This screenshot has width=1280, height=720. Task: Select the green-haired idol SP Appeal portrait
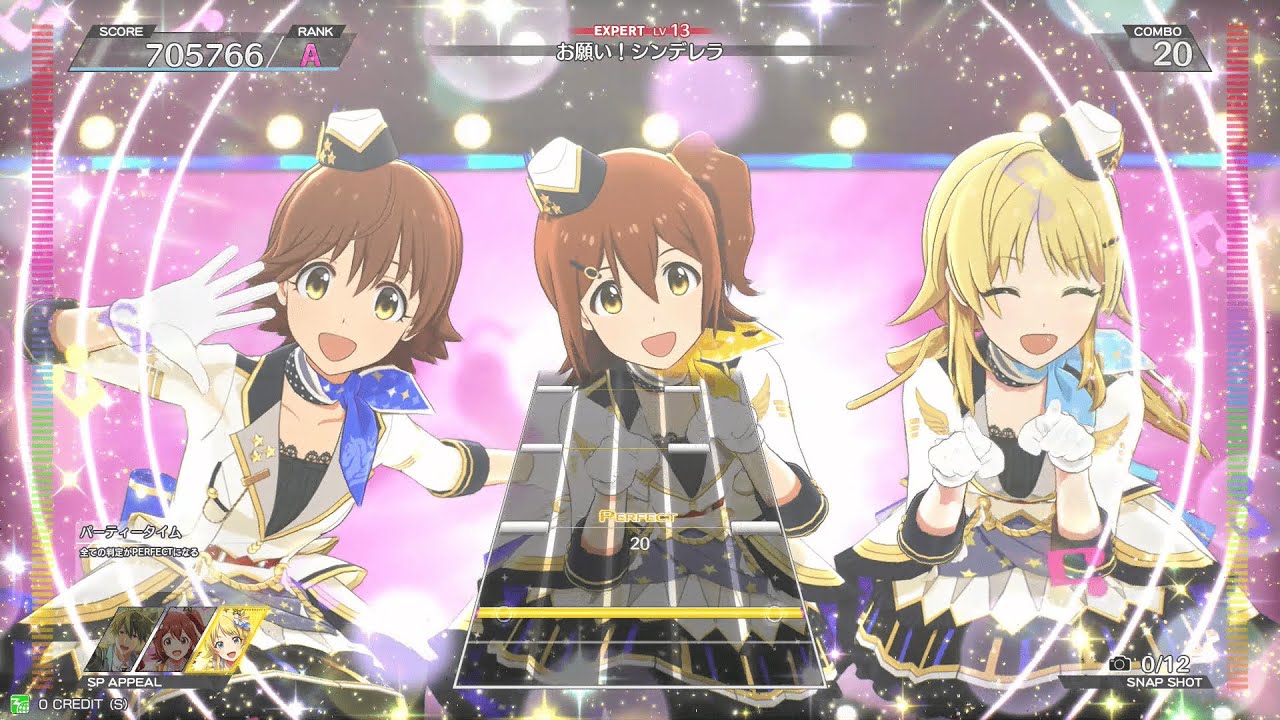pos(127,640)
